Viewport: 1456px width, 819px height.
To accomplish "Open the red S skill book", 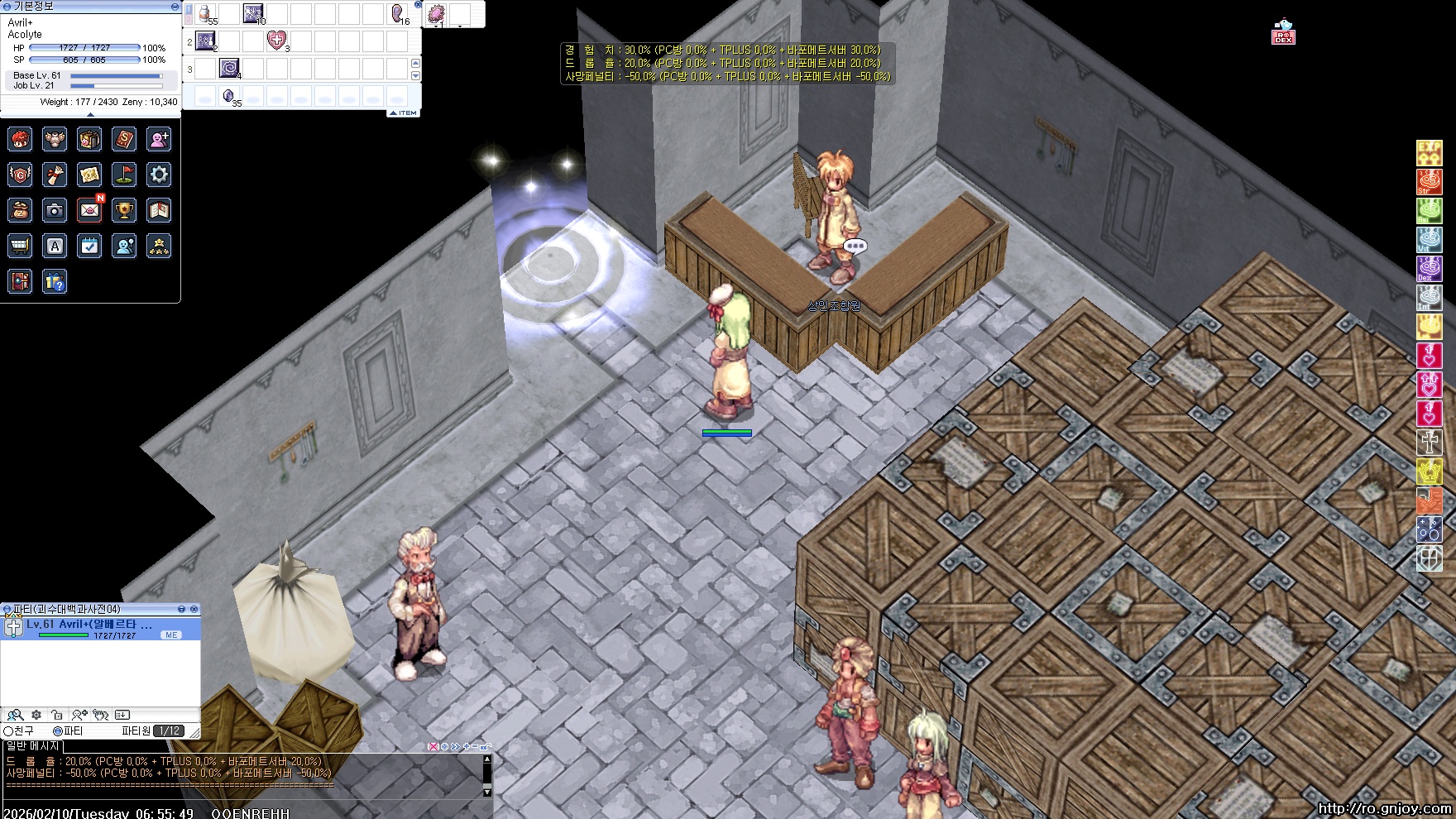I will (124, 139).
